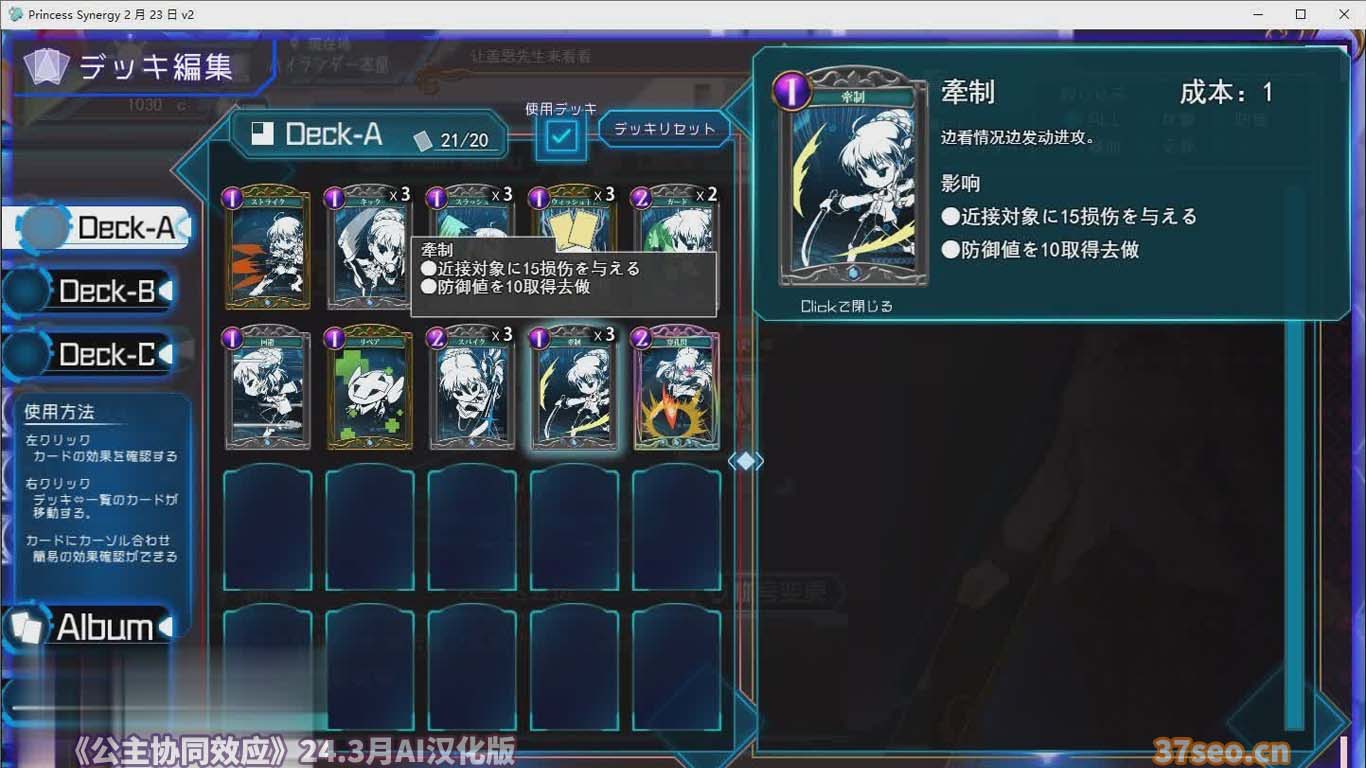Click the deck edit icon beside デッキ編集
This screenshot has width=1366, height=768.
(44, 66)
